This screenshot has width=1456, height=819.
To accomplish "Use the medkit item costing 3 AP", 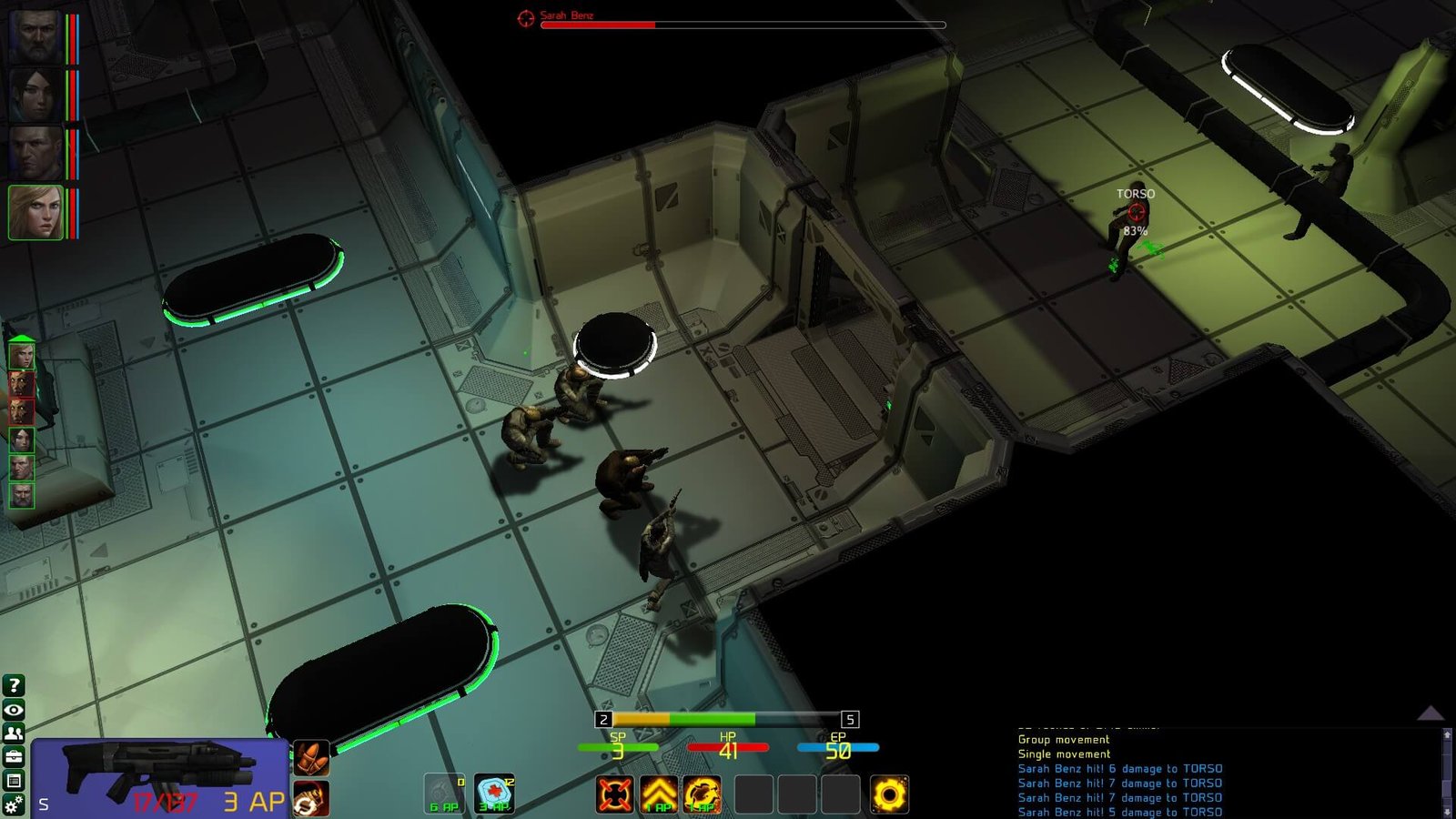I will [x=495, y=794].
